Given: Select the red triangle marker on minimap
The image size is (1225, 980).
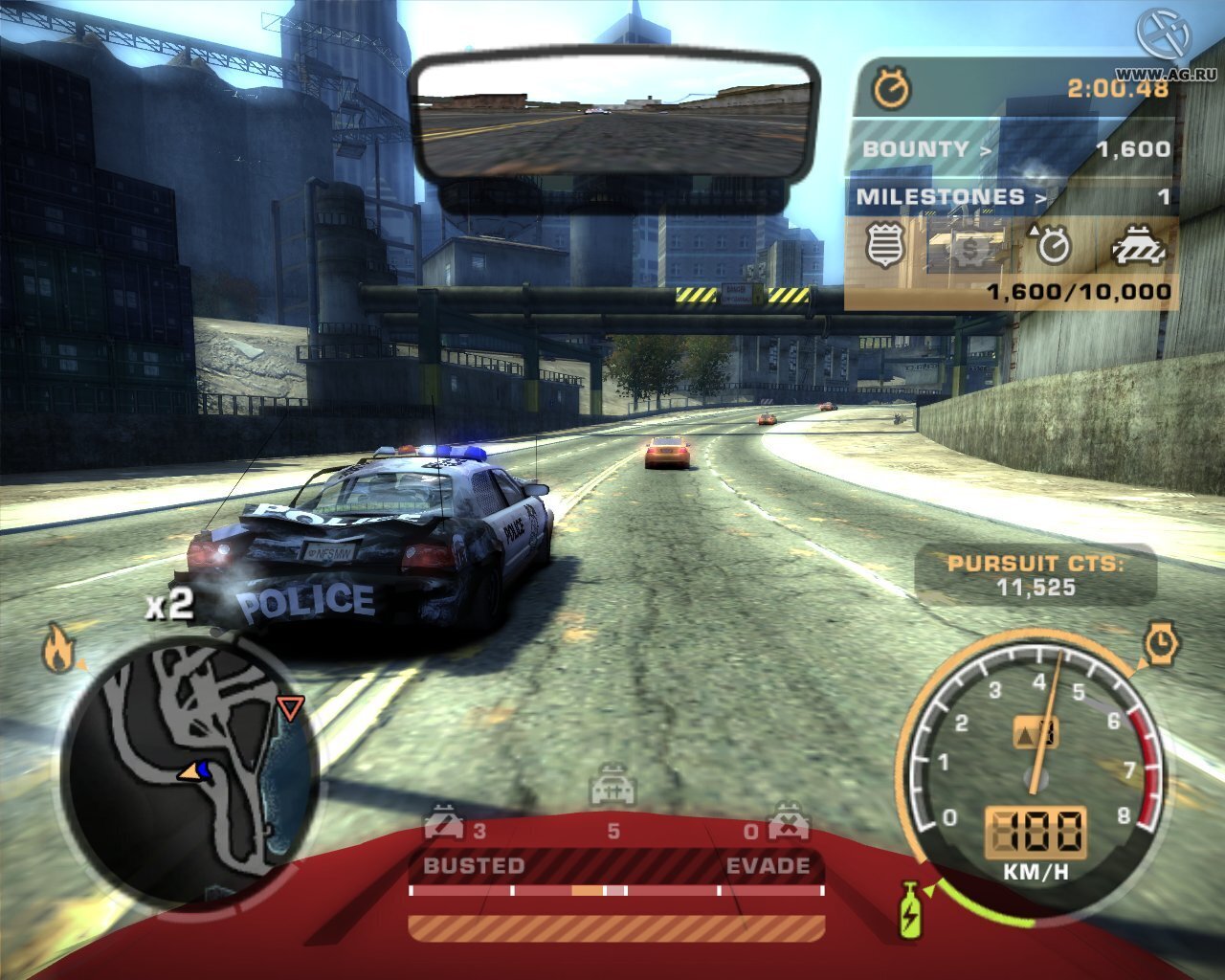Looking at the screenshot, I should coord(289,708).
